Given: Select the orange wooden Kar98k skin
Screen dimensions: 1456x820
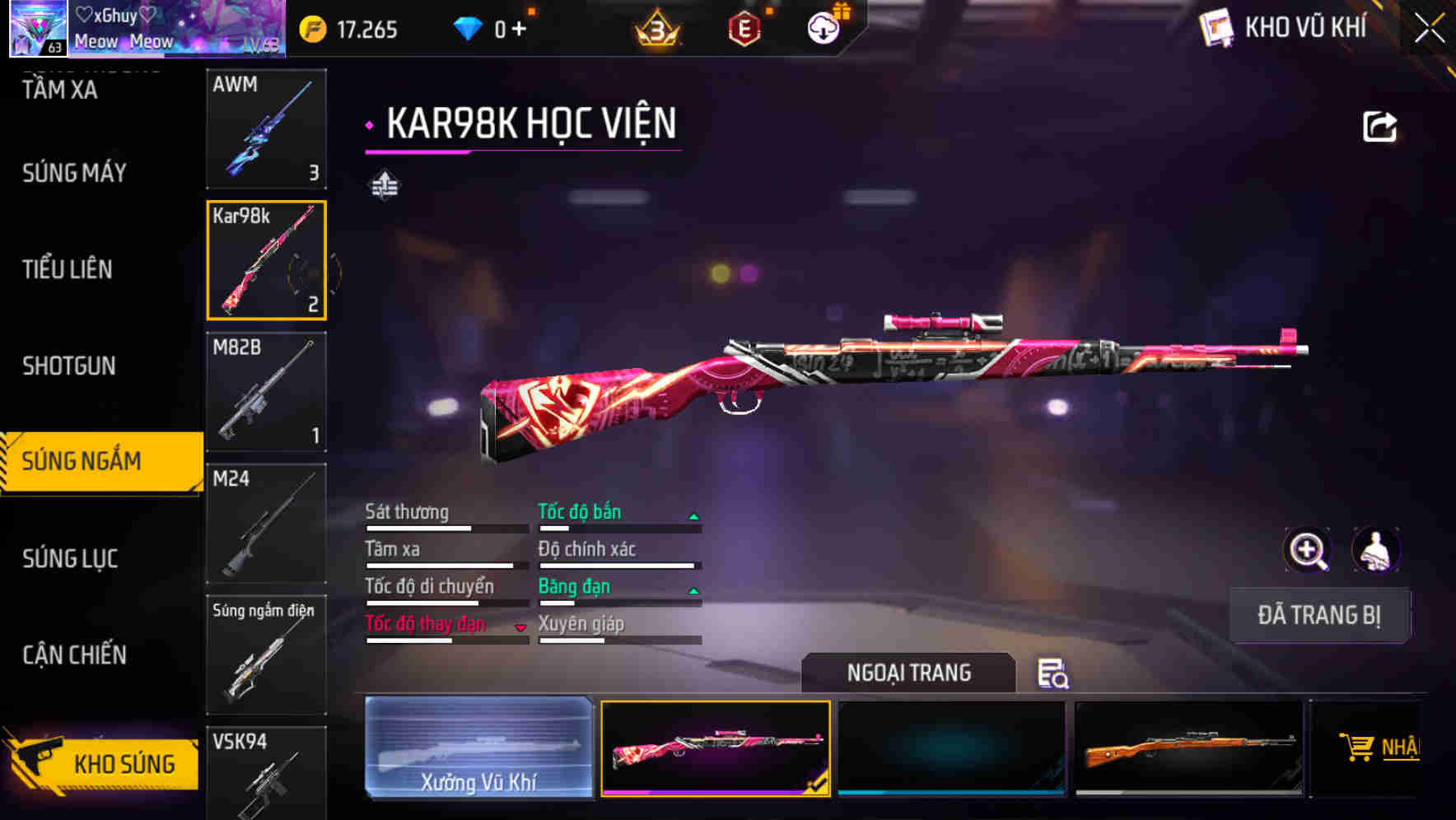Looking at the screenshot, I should tap(1188, 748).
